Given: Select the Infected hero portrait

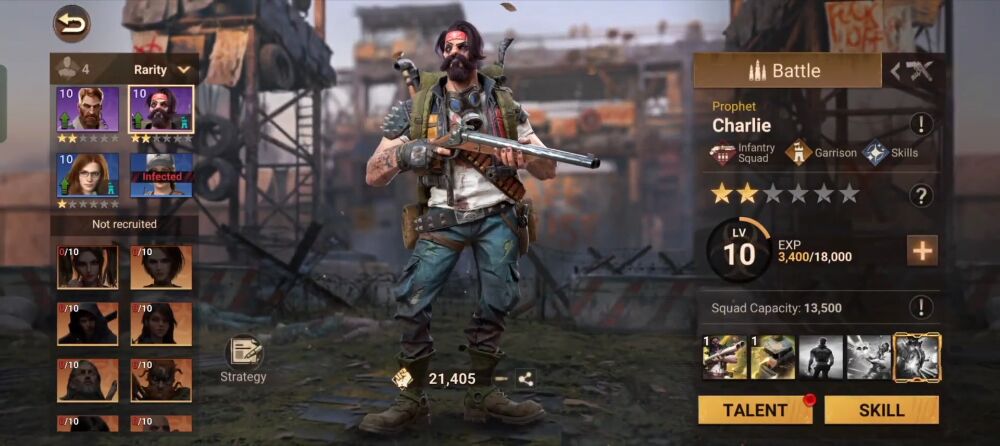Looking at the screenshot, I should coord(161,175).
